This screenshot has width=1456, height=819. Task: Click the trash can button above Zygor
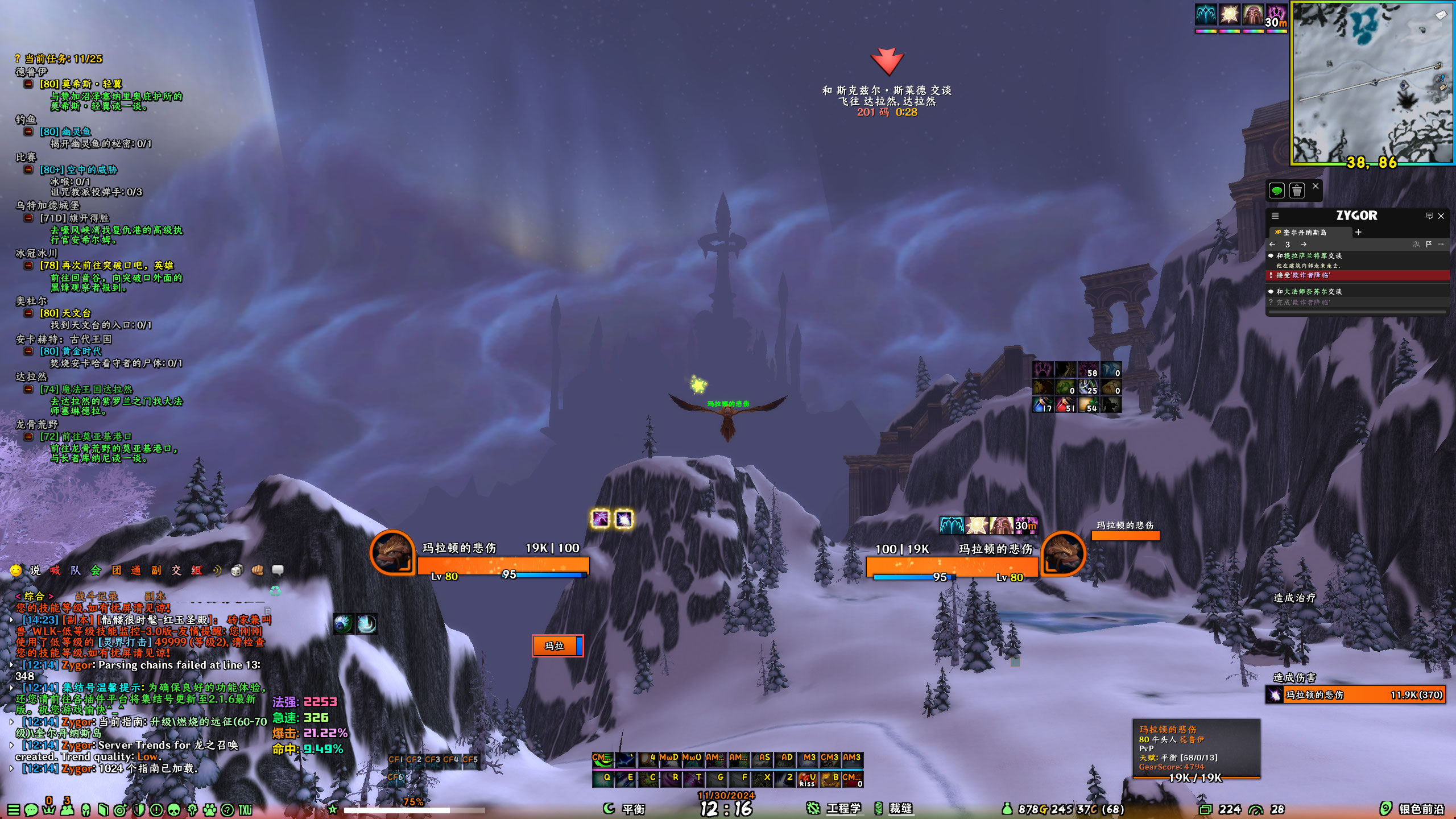(1297, 191)
